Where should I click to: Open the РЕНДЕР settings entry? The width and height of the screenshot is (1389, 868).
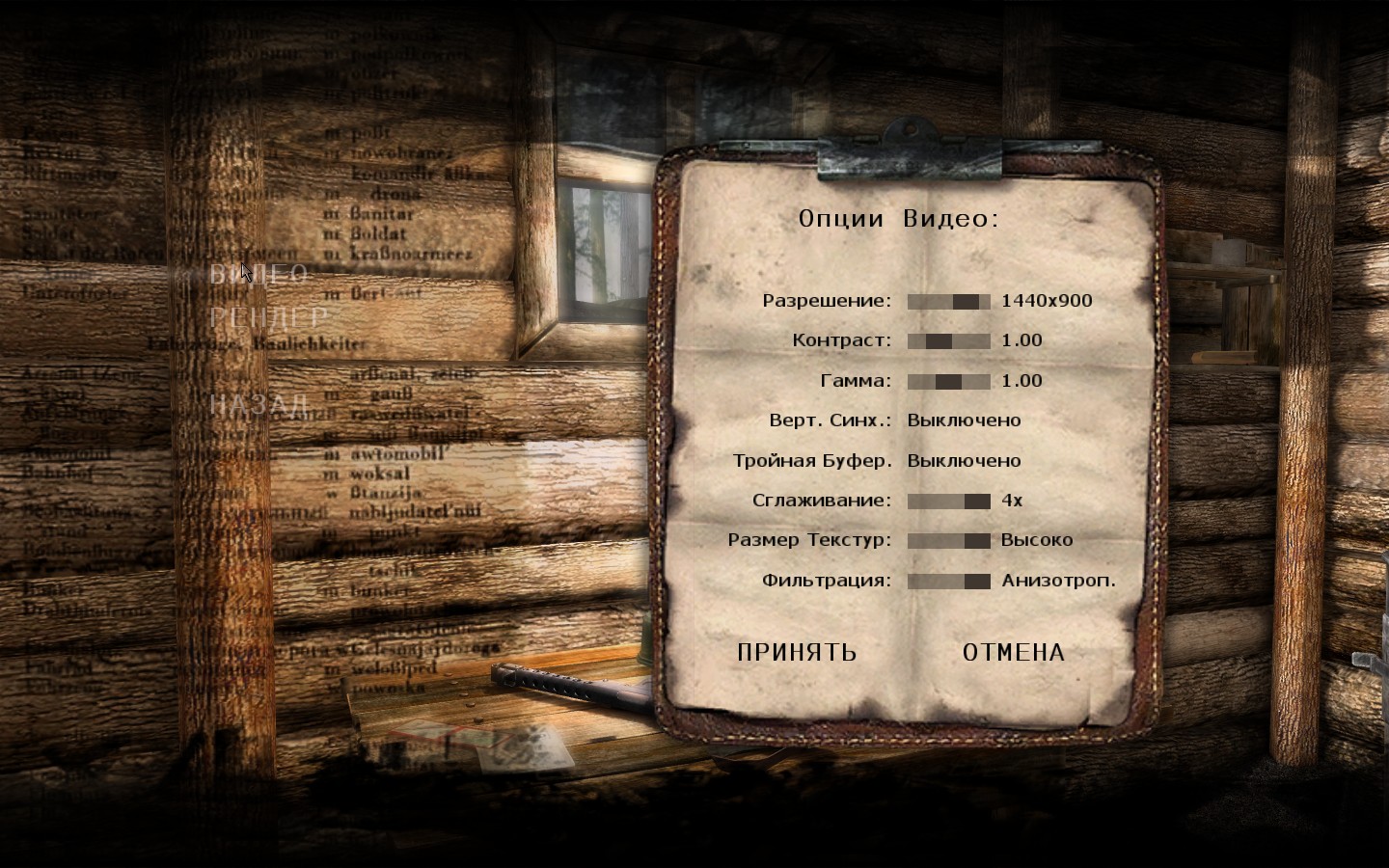click(268, 317)
